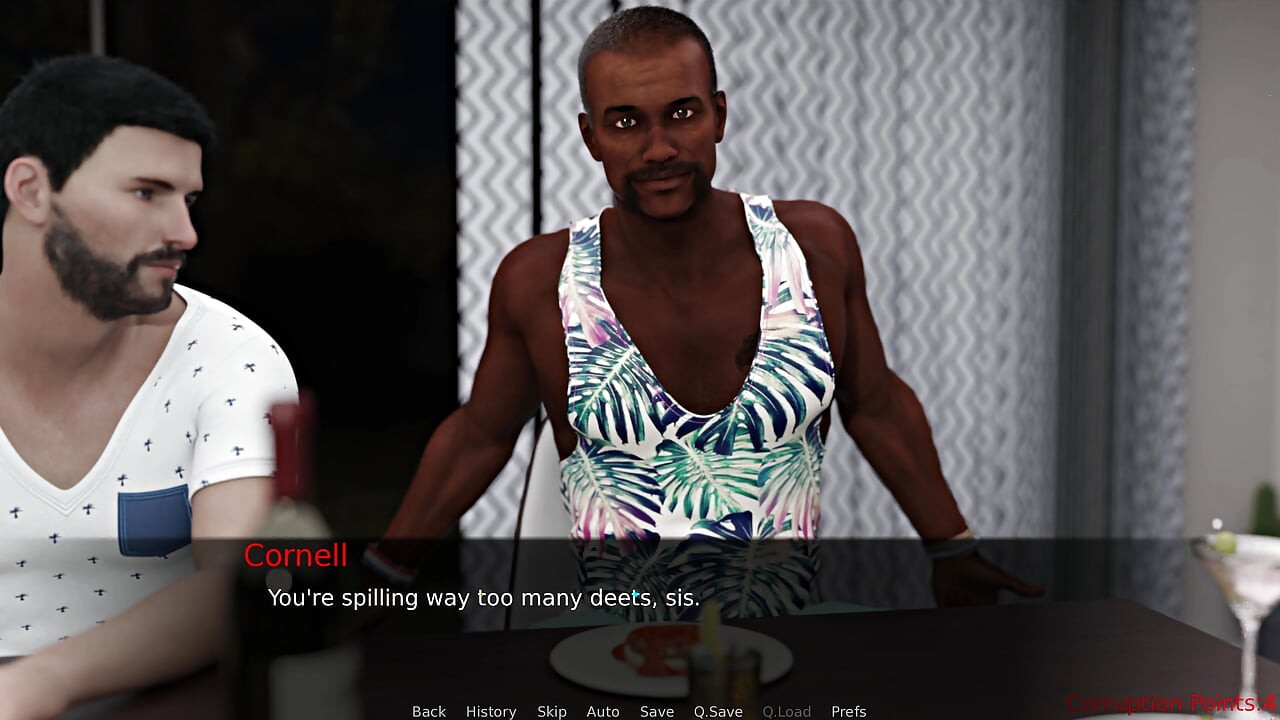1280x720 pixels.
Task: Open the Prefs settings menu
Action: tap(849, 711)
